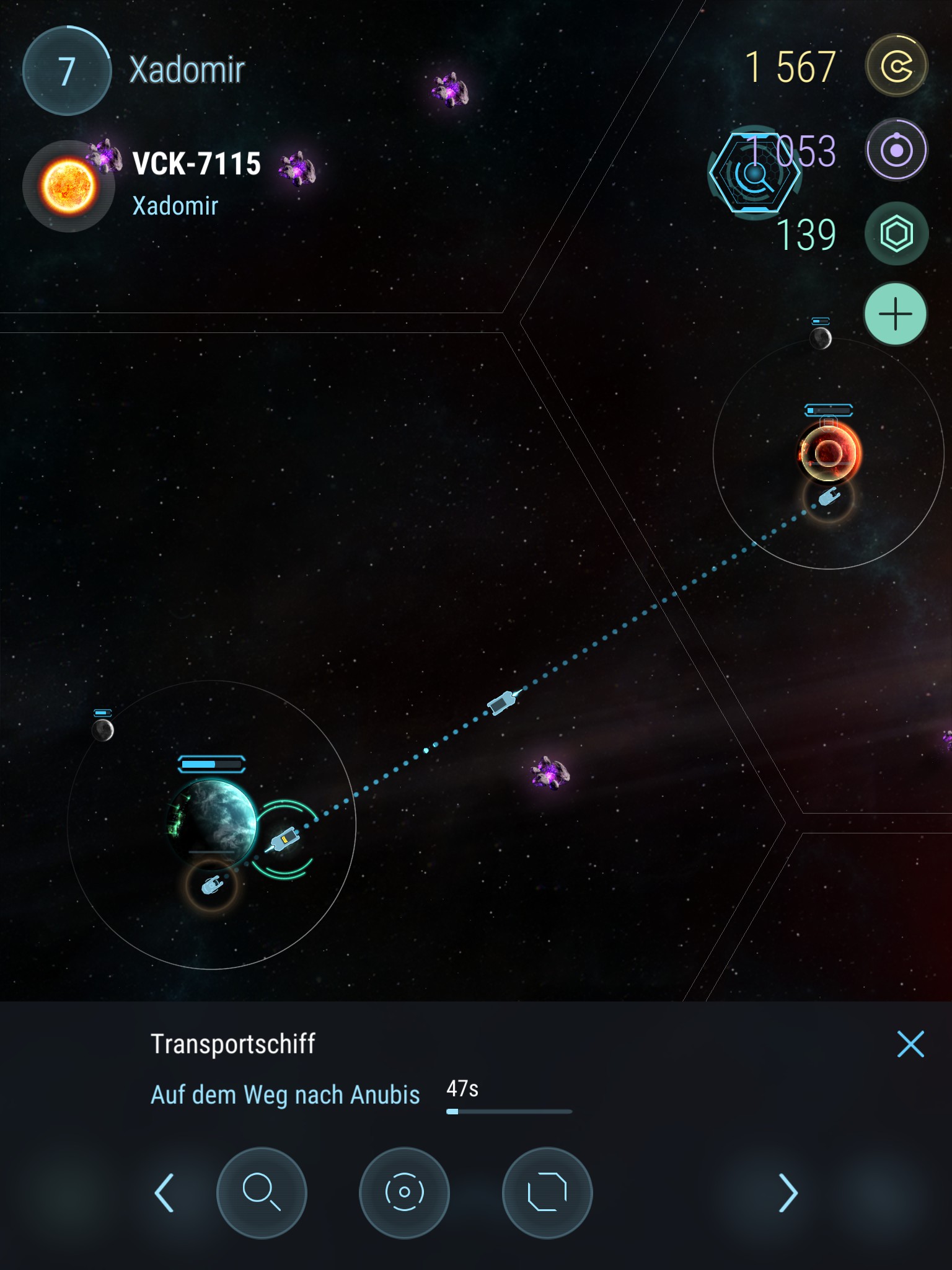
Task: Close the Transportschiff info panel
Action: [910, 1044]
